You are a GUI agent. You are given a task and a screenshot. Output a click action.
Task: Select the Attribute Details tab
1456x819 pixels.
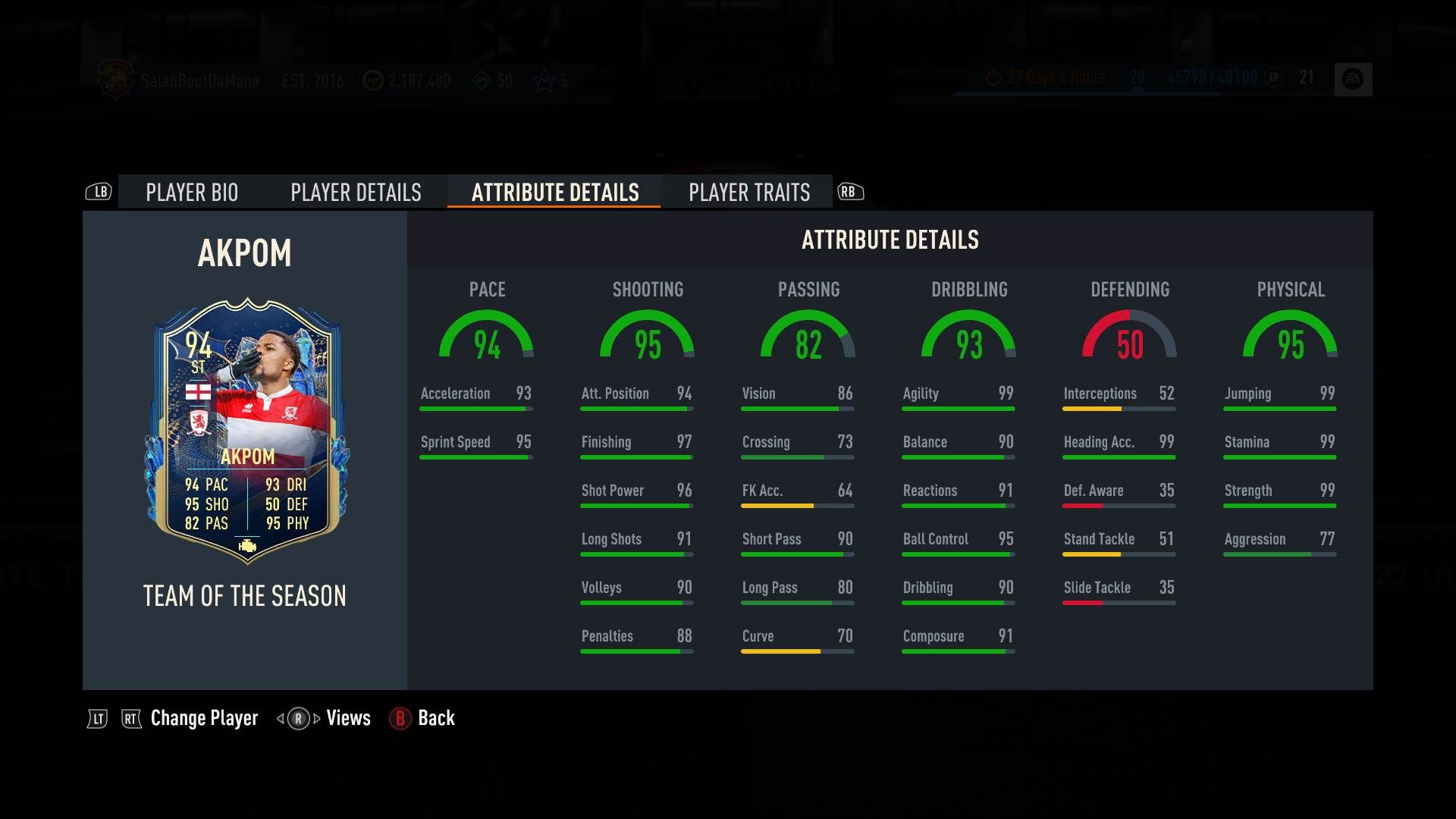(555, 193)
